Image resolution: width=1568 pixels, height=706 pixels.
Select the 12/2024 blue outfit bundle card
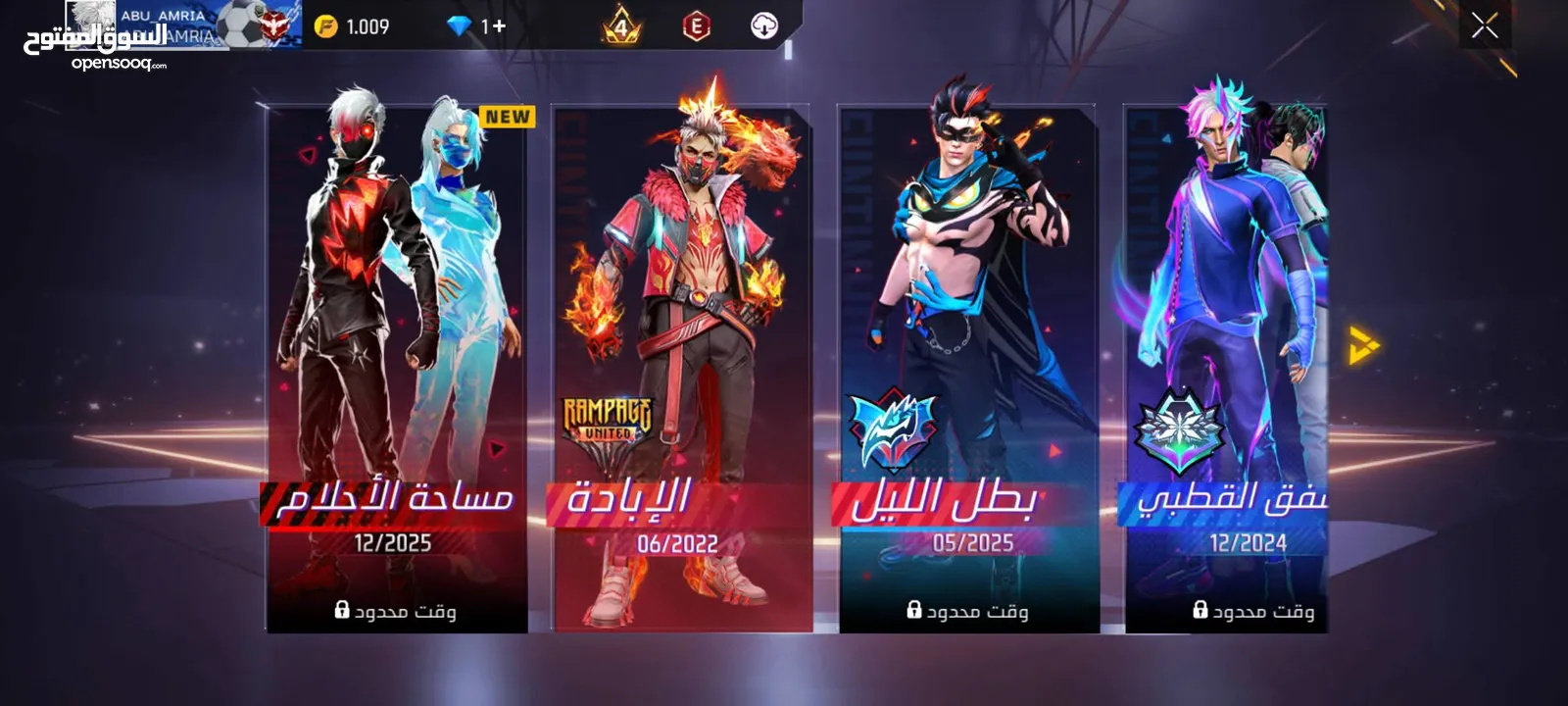1227,368
